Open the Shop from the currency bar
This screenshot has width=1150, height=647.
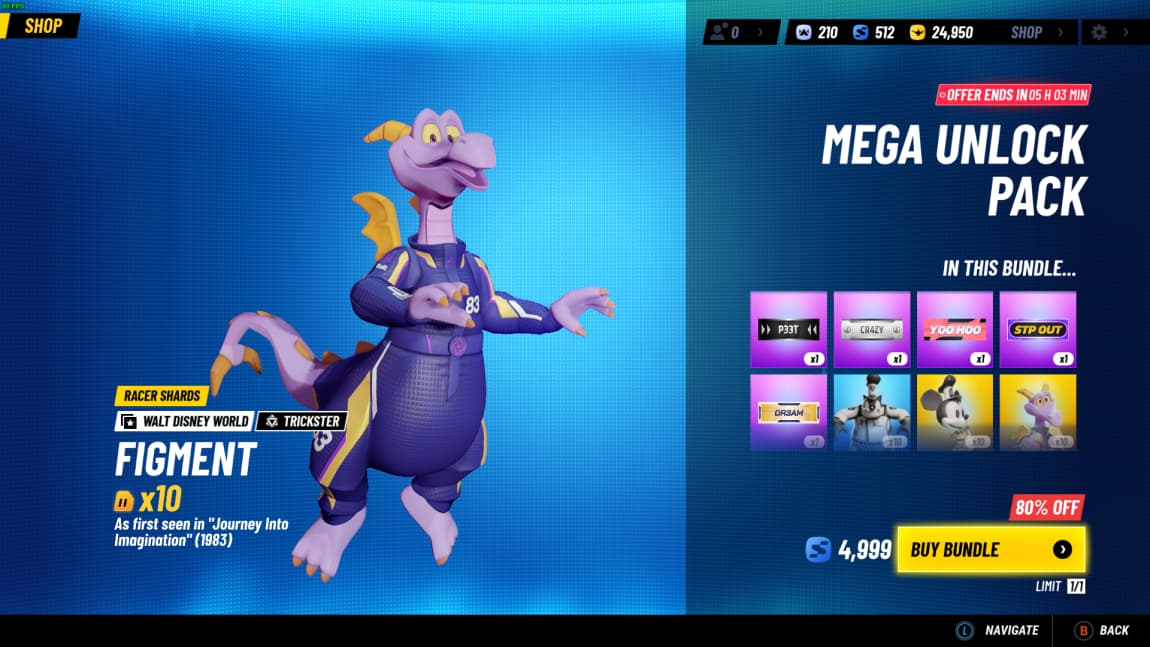(1035, 32)
